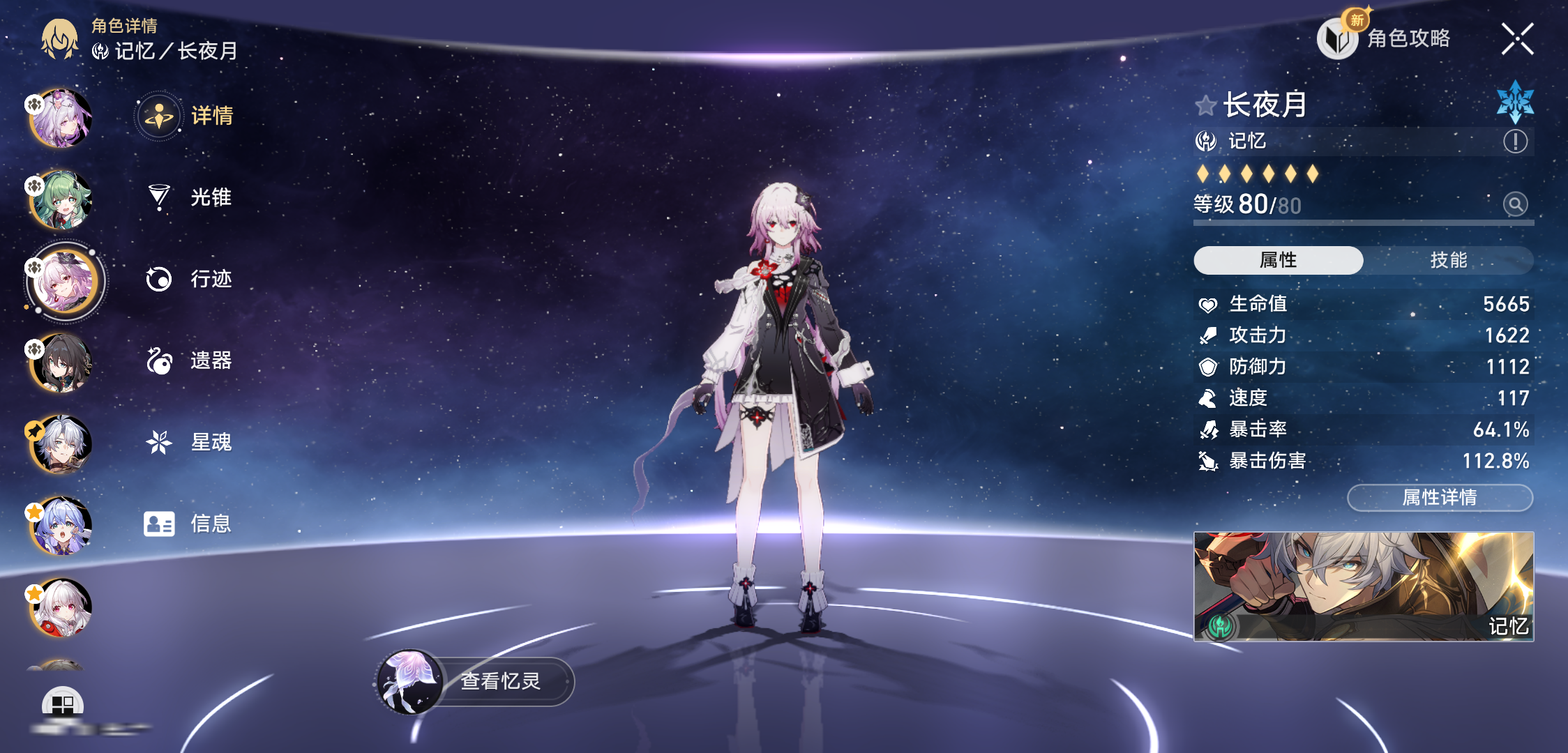This screenshot has height=753, width=1568.
Task: Open the 记忆 path info exclamation icon
Action: pyautogui.click(x=1515, y=142)
